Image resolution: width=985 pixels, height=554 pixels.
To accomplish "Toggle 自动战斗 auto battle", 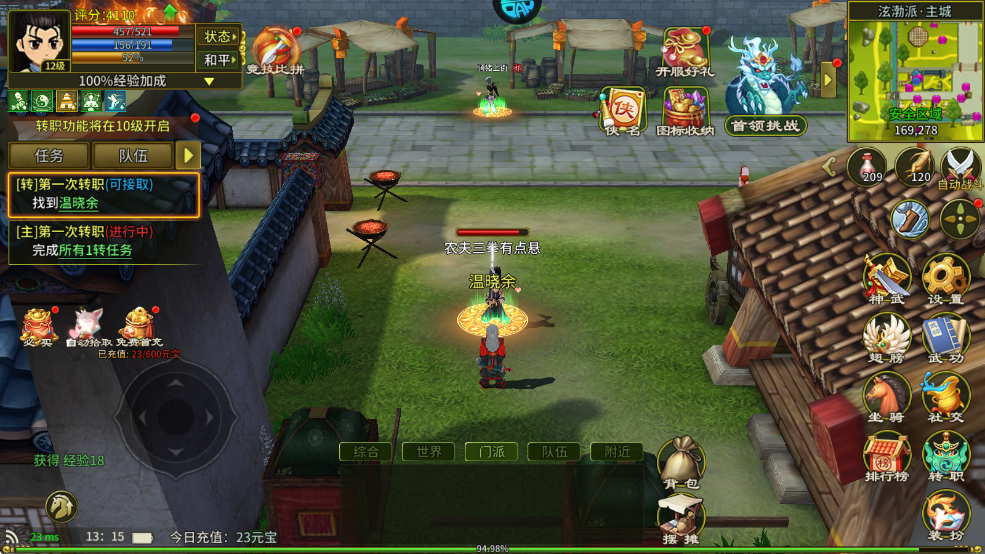I will pyautogui.click(x=961, y=167).
